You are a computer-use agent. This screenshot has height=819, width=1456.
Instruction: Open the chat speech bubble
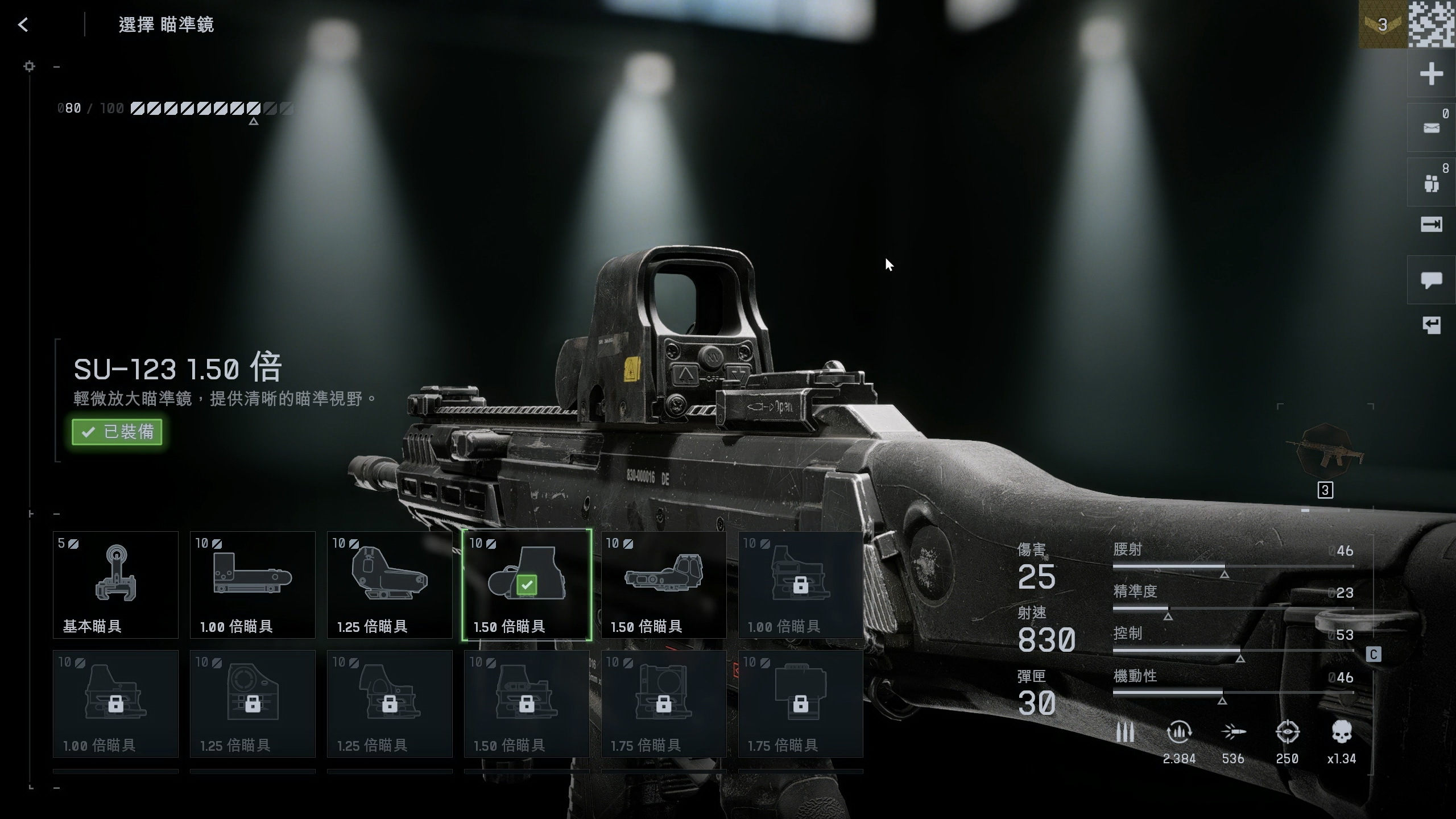tap(1431, 279)
